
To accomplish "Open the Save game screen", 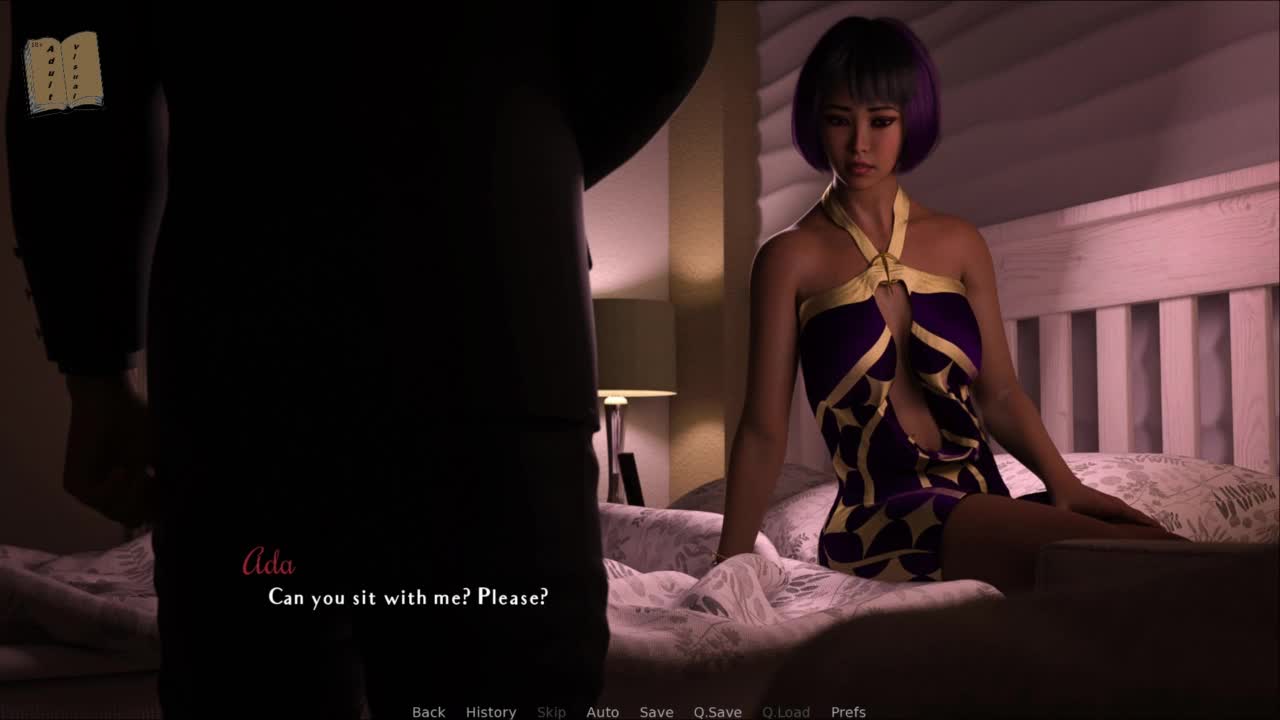I will 656,712.
